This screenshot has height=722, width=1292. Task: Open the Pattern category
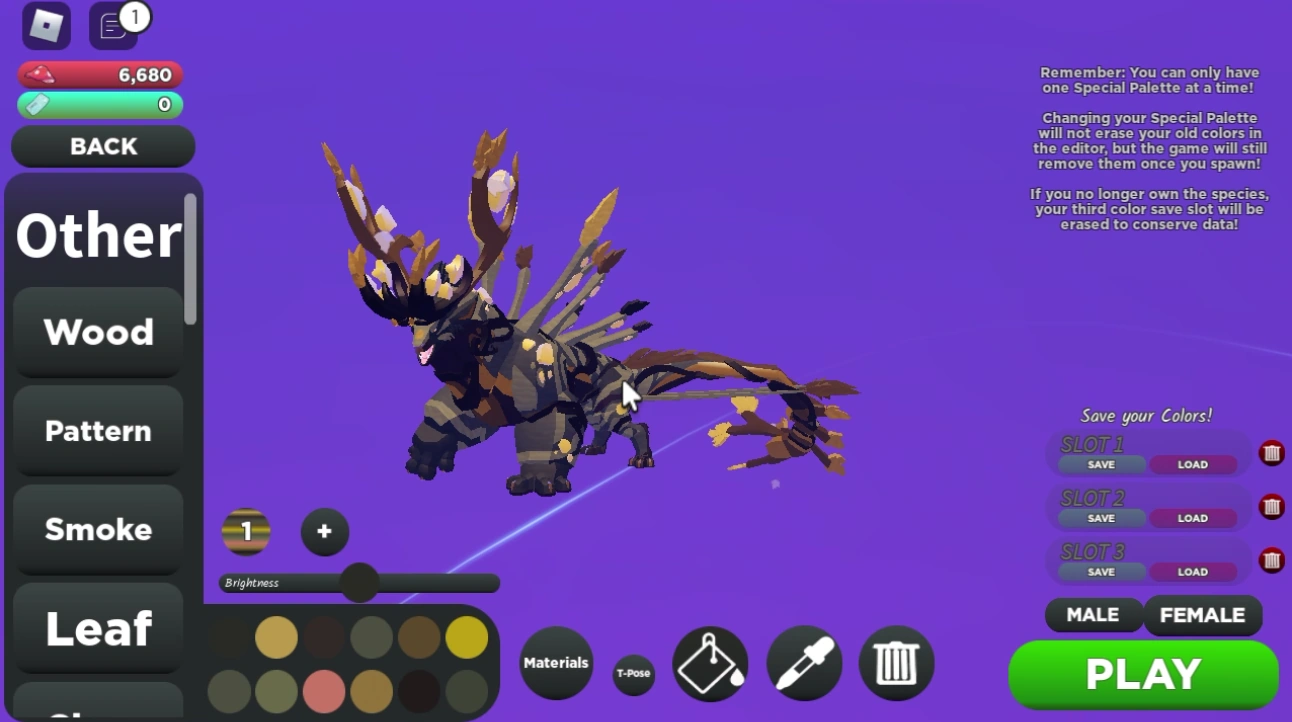tap(97, 430)
